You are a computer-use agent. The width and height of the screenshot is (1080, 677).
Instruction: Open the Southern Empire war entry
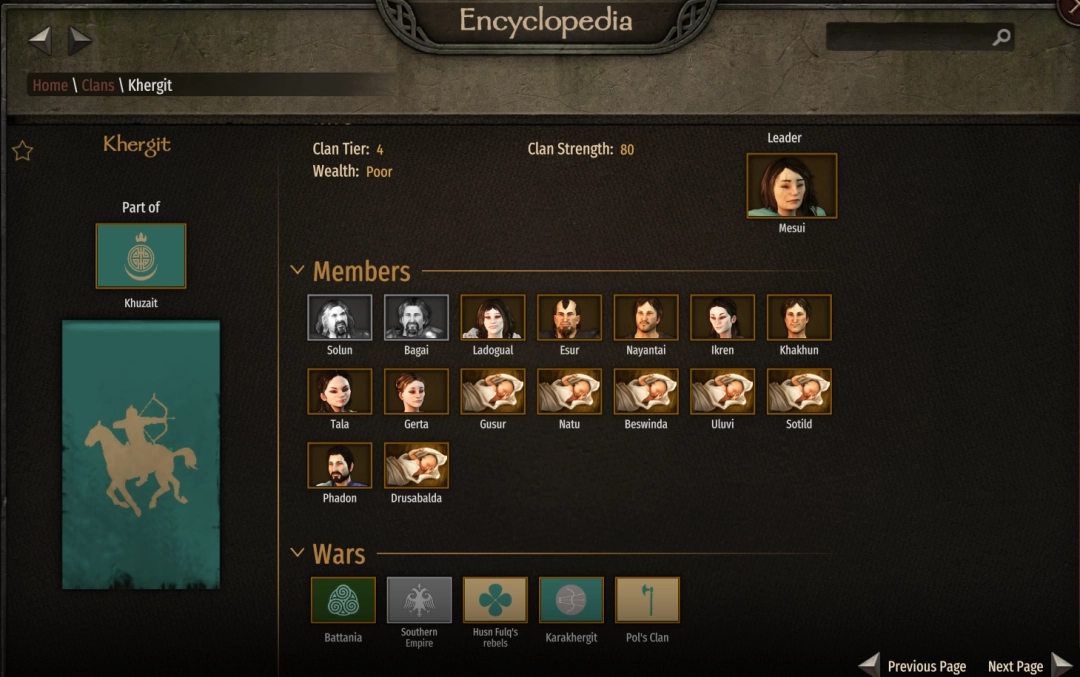419,600
